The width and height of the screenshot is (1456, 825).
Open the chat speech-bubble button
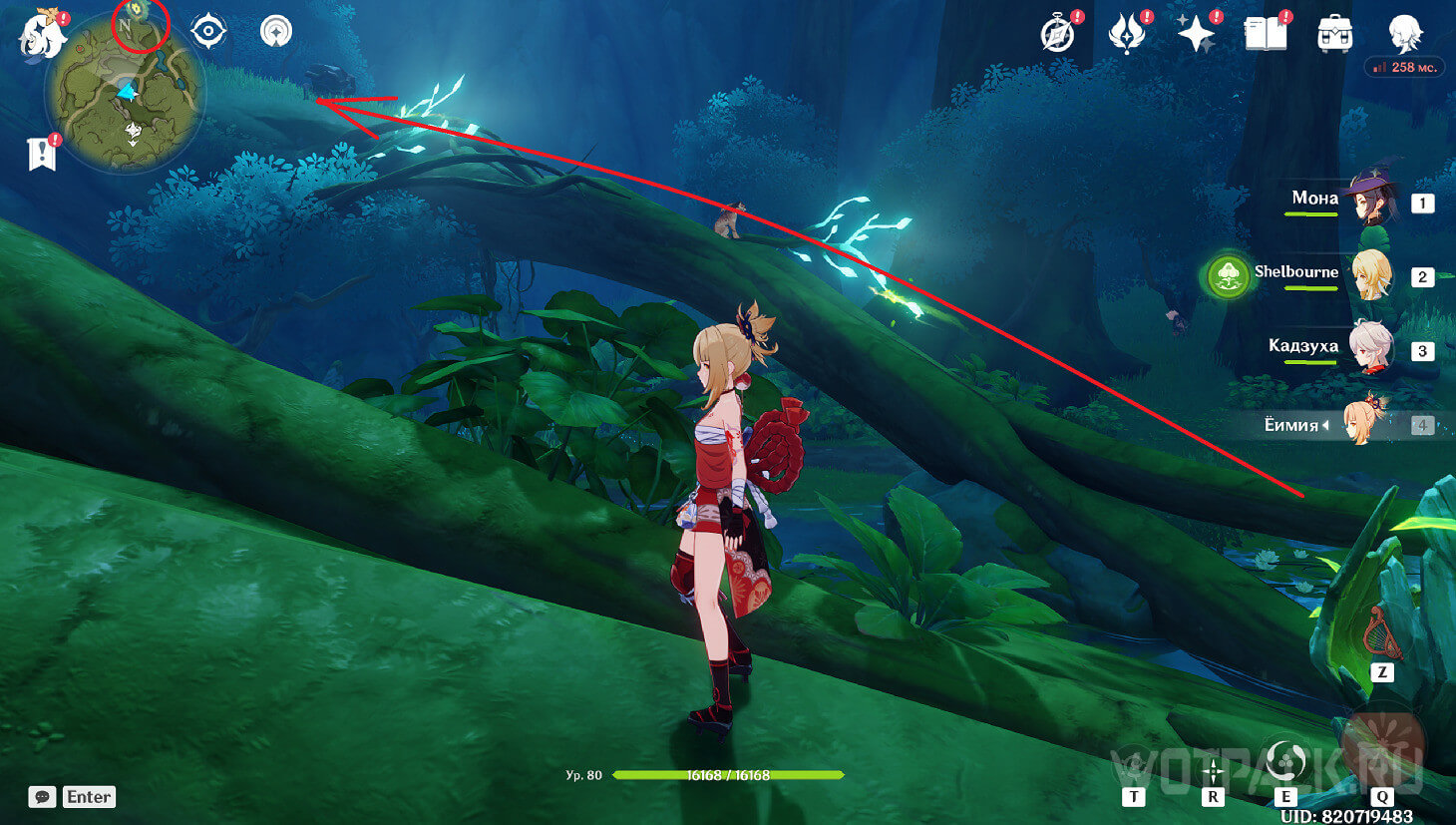42,796
